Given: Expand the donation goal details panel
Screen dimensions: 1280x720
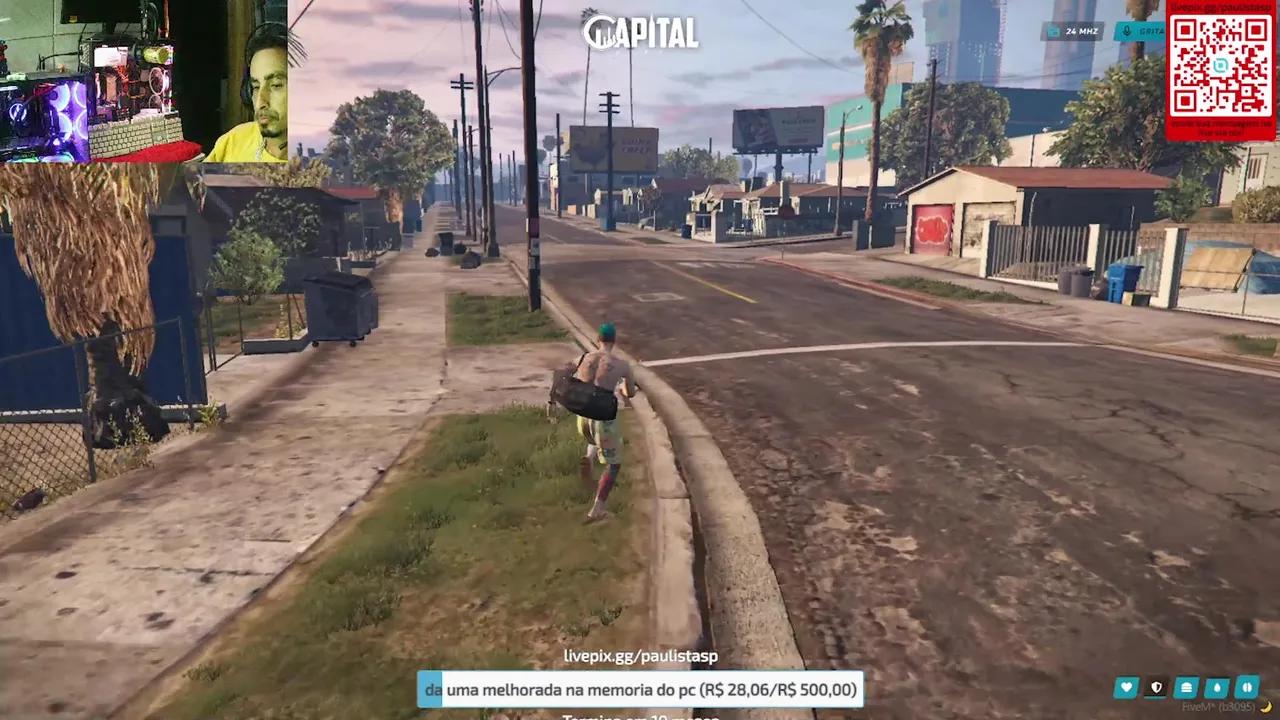Looking at the screenshot, I should pos(640,689).
